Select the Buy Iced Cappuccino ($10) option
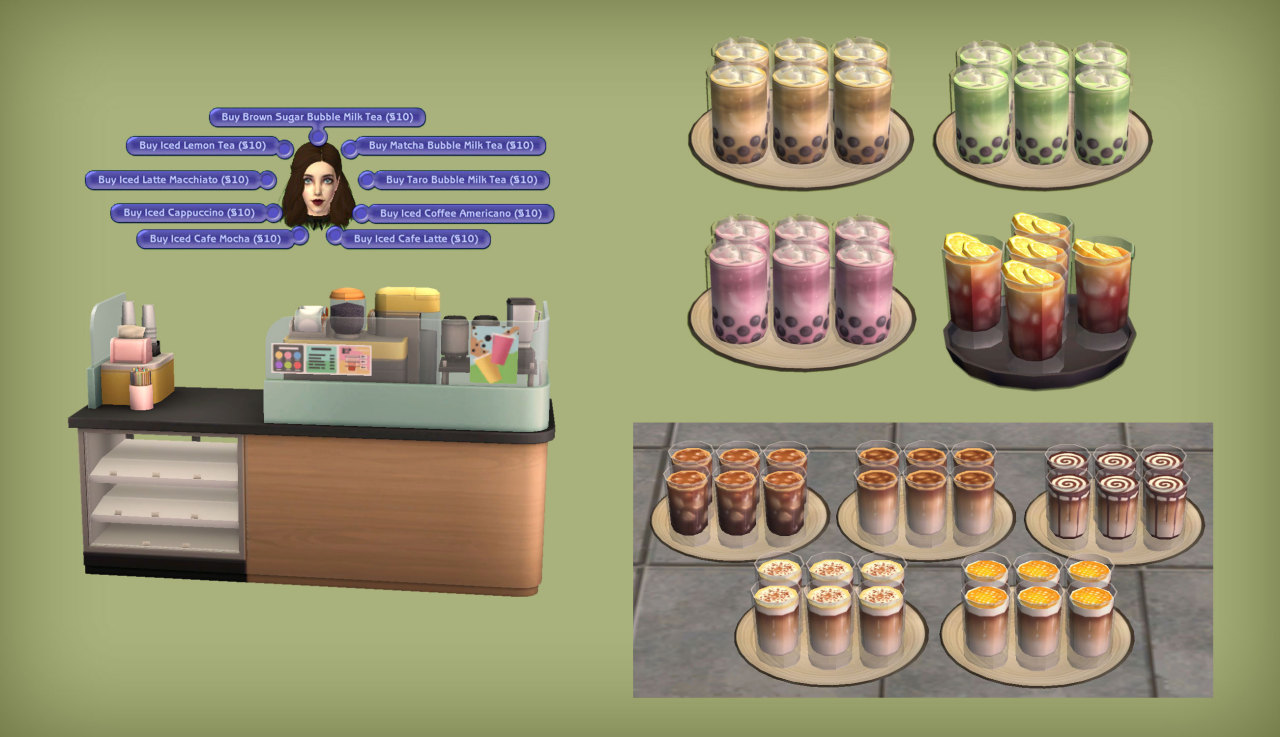Viewport: 1280px width, 737px height. pos(187,212)
